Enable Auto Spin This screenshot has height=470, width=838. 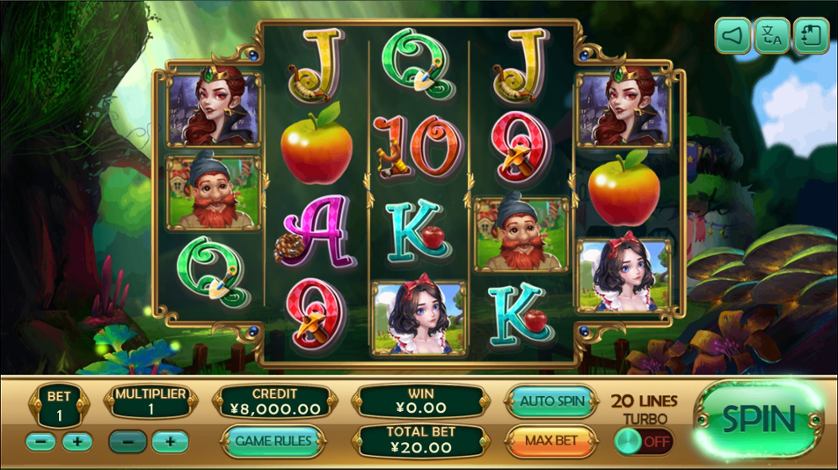click(551, 401)
